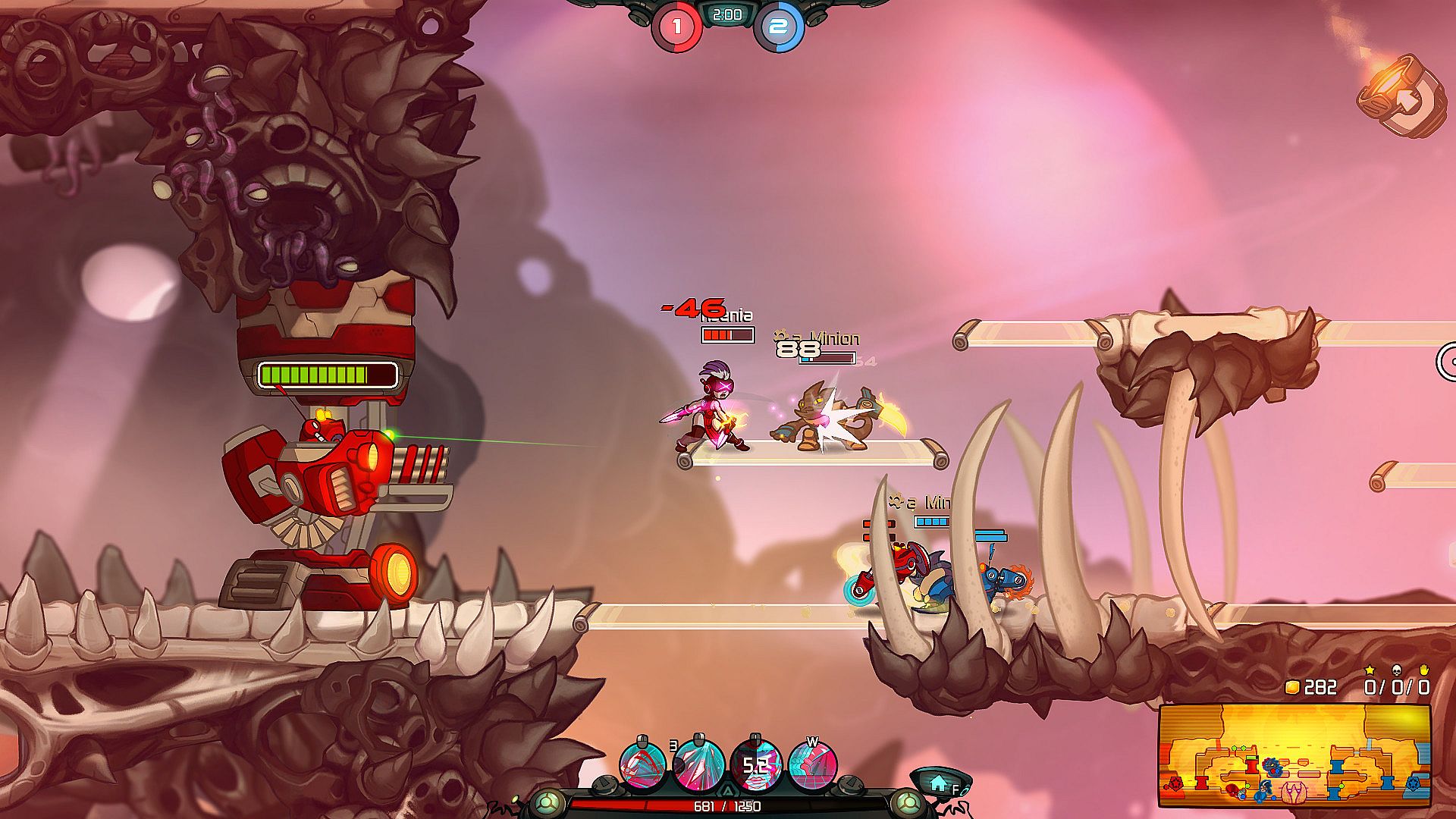Click the red base marker on minimap

(x=1175, y=783)
